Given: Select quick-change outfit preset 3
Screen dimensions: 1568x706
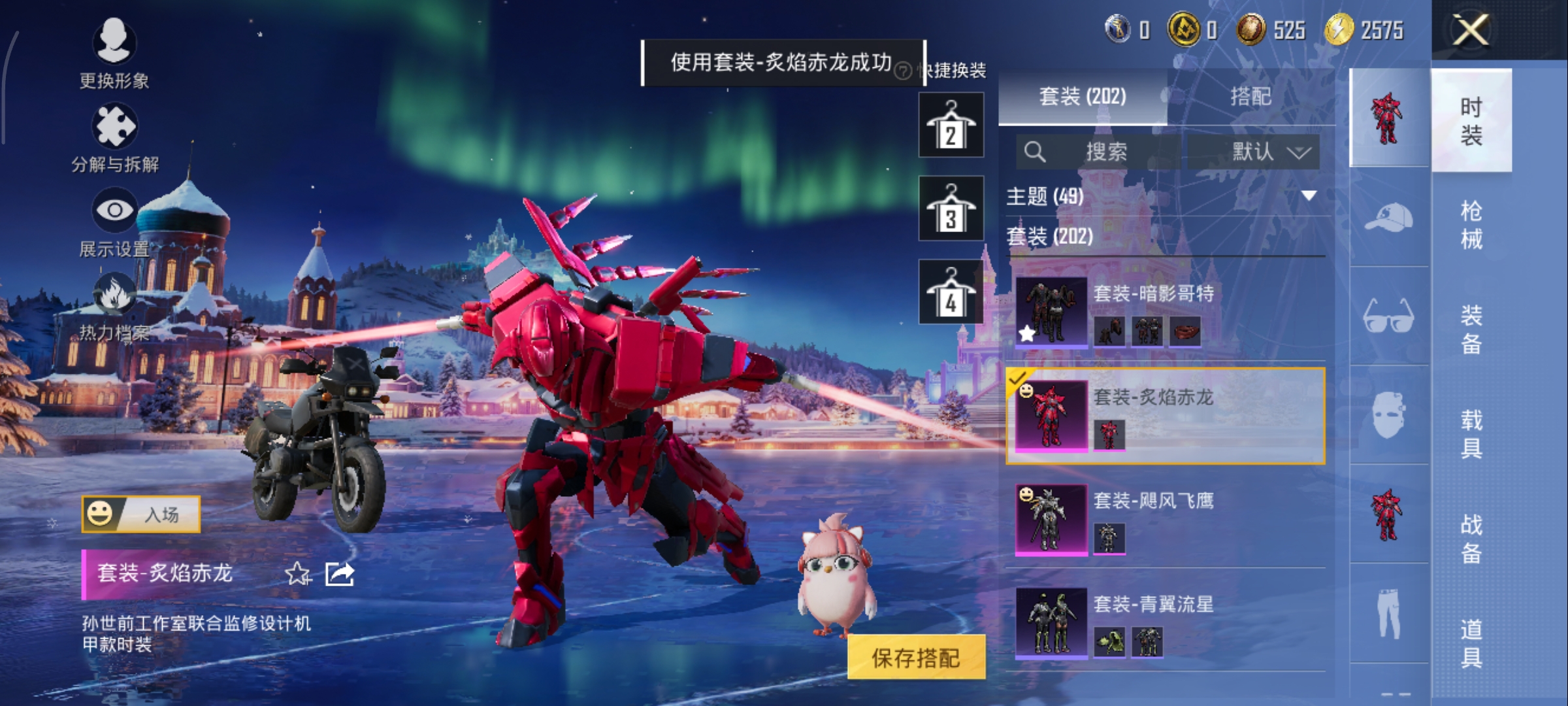Looking at the screenshot, I should click(x=951, y=209).
